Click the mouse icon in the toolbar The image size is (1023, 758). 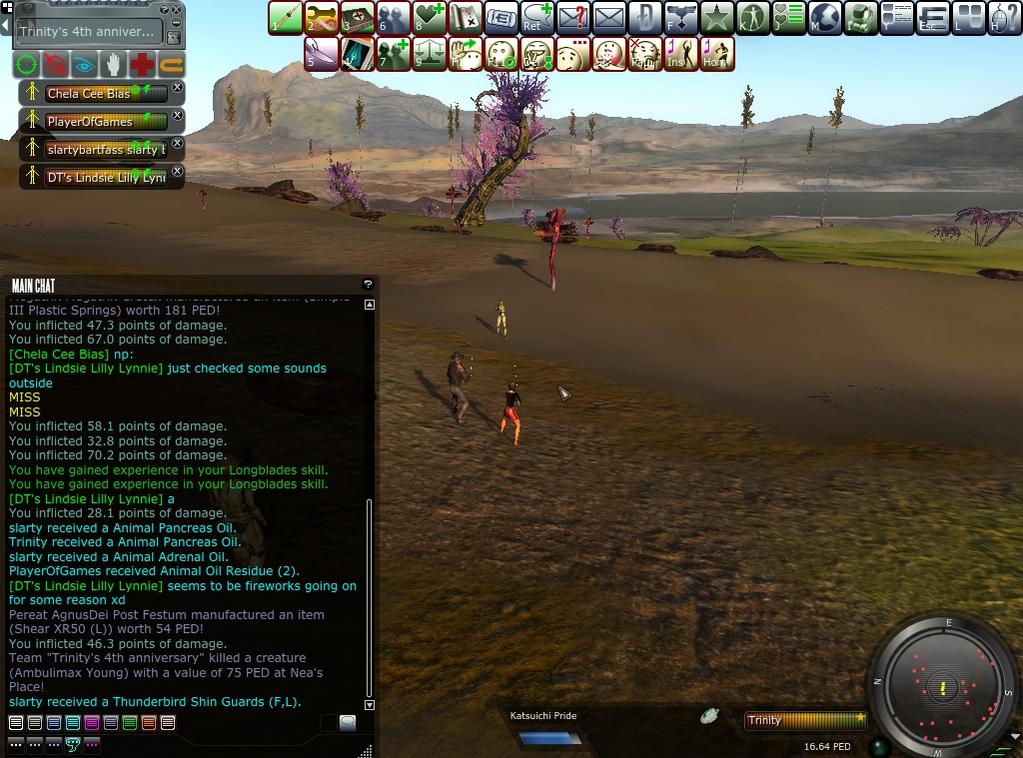[1005, 18]
